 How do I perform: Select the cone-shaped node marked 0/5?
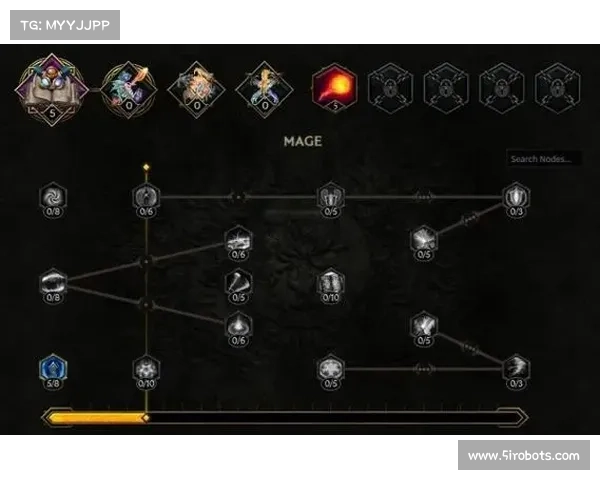pos(238,283)
